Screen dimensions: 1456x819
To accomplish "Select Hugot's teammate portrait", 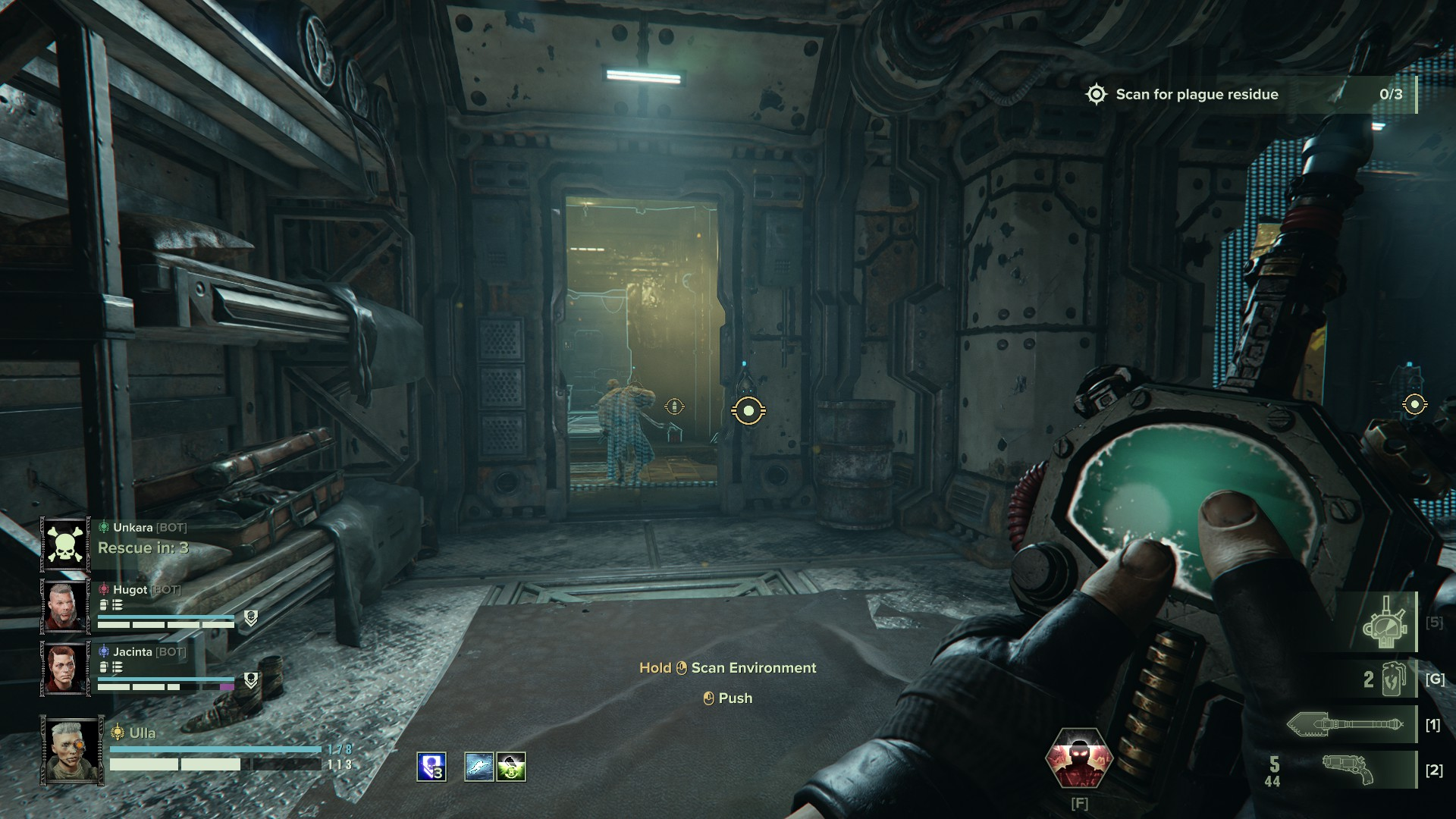I will click(x=65, y=606).
